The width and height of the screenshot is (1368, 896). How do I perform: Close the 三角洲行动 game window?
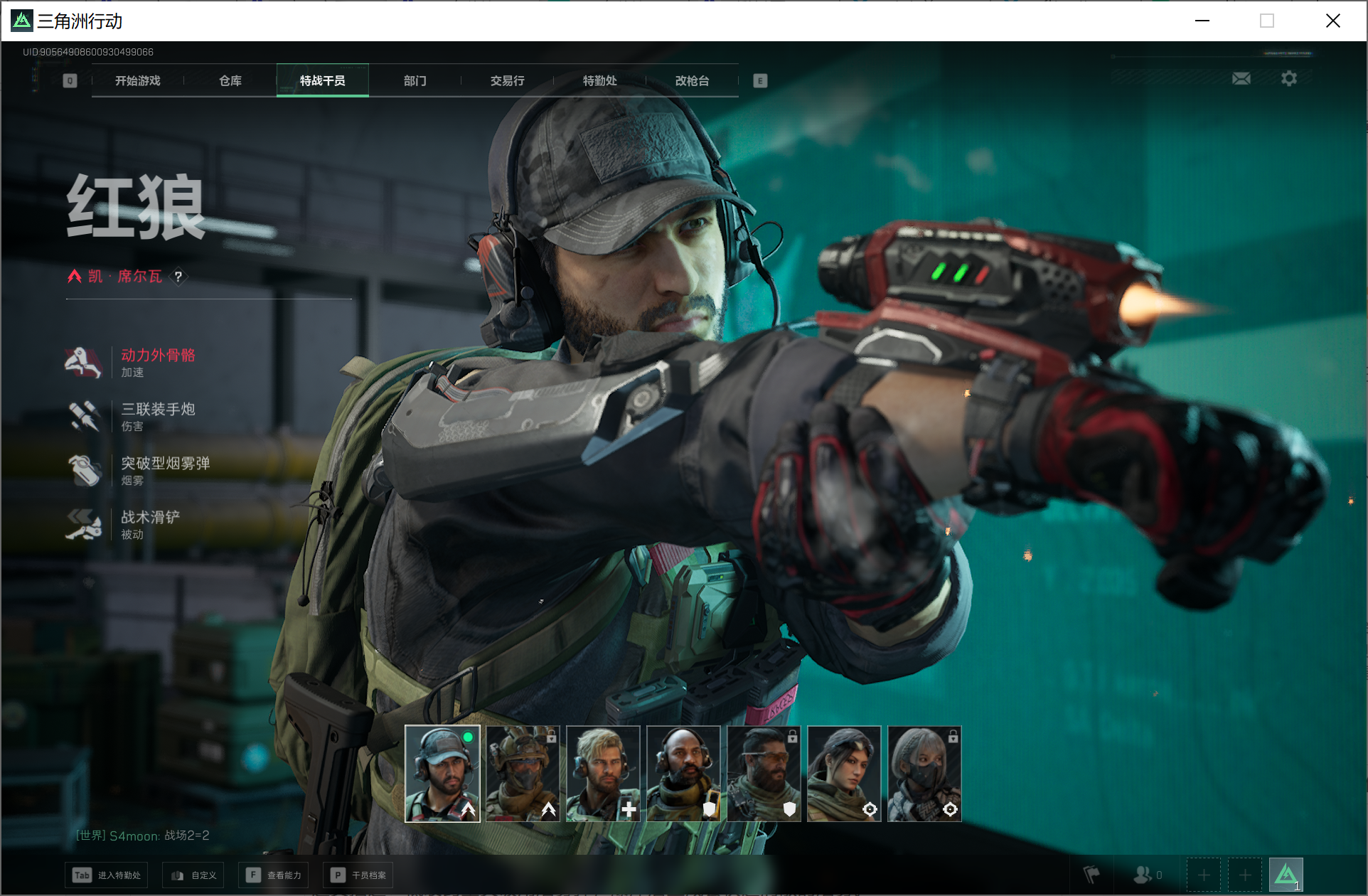click(x=1333, y=21)
